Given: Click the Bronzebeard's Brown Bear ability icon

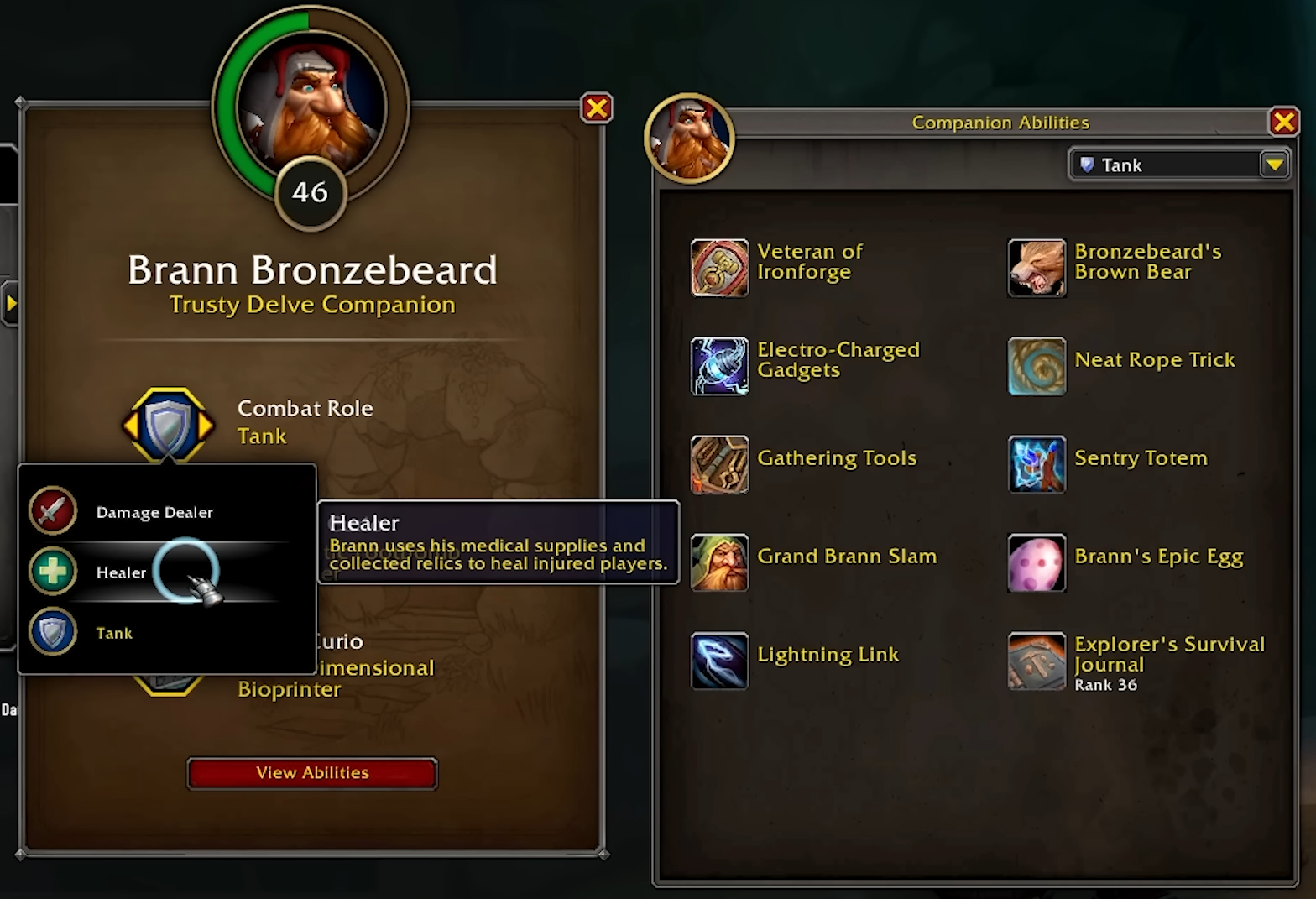Looking at the screenshot, I should [1037, 268].
